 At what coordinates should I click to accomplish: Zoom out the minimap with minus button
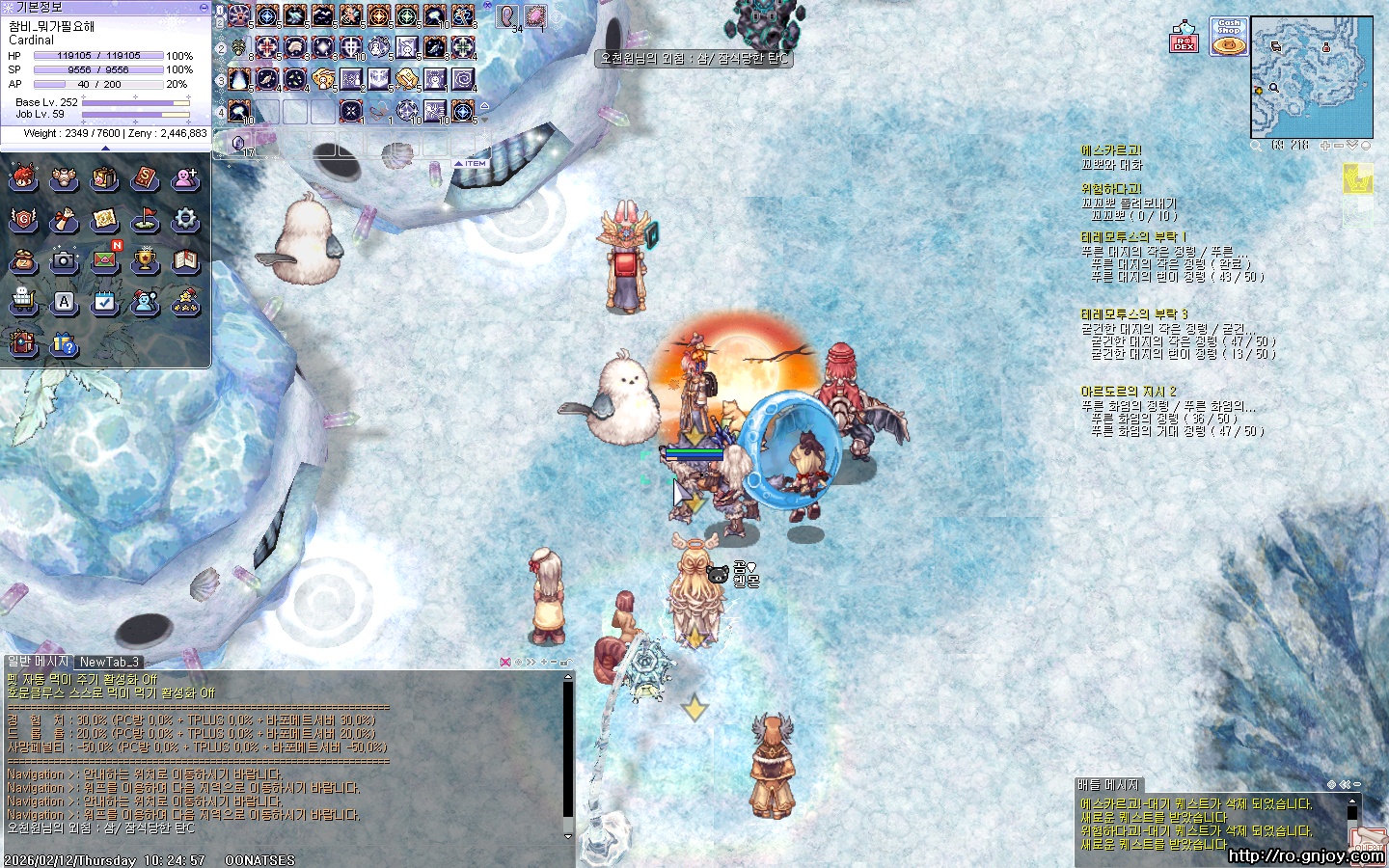click(1338, 146)
